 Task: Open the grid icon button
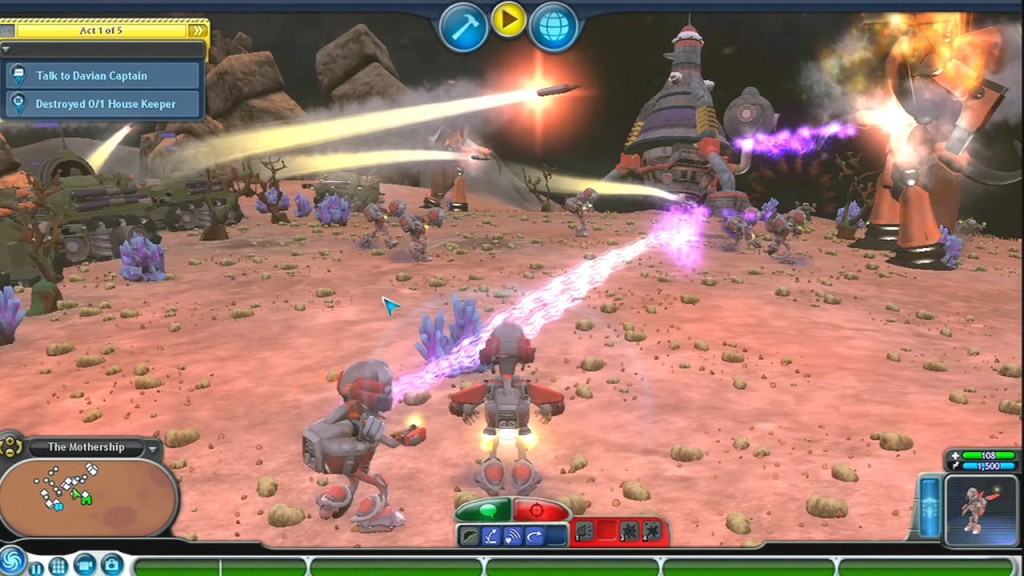59,566
